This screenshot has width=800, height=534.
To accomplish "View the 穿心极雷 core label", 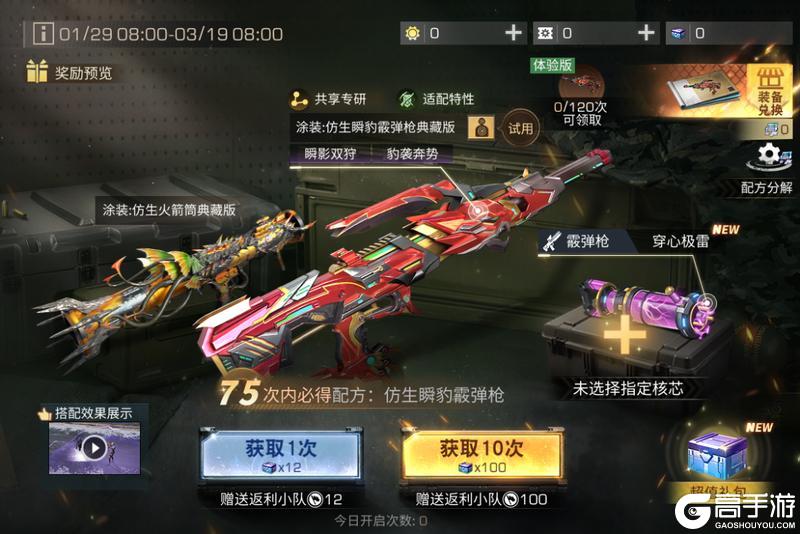I will (682, 241).
